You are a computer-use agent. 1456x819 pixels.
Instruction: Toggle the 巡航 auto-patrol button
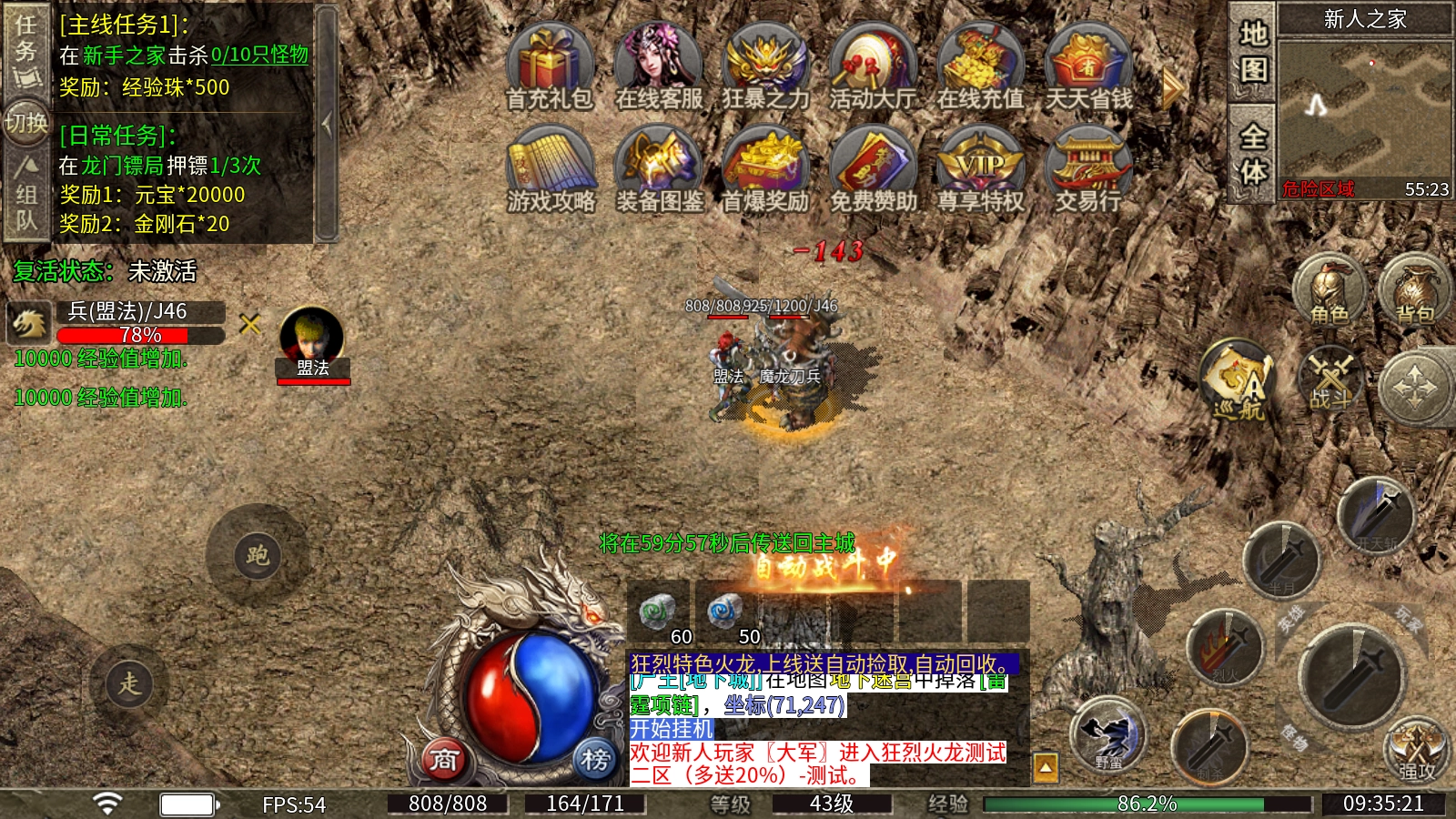point(1239,380)
